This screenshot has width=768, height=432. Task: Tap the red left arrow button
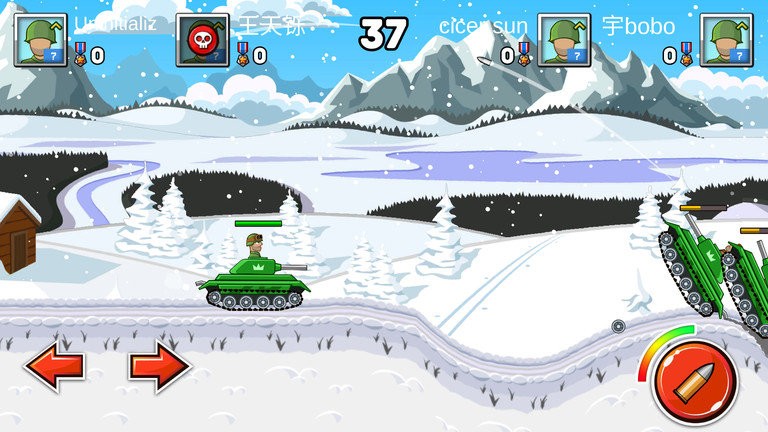coord(54,367)
